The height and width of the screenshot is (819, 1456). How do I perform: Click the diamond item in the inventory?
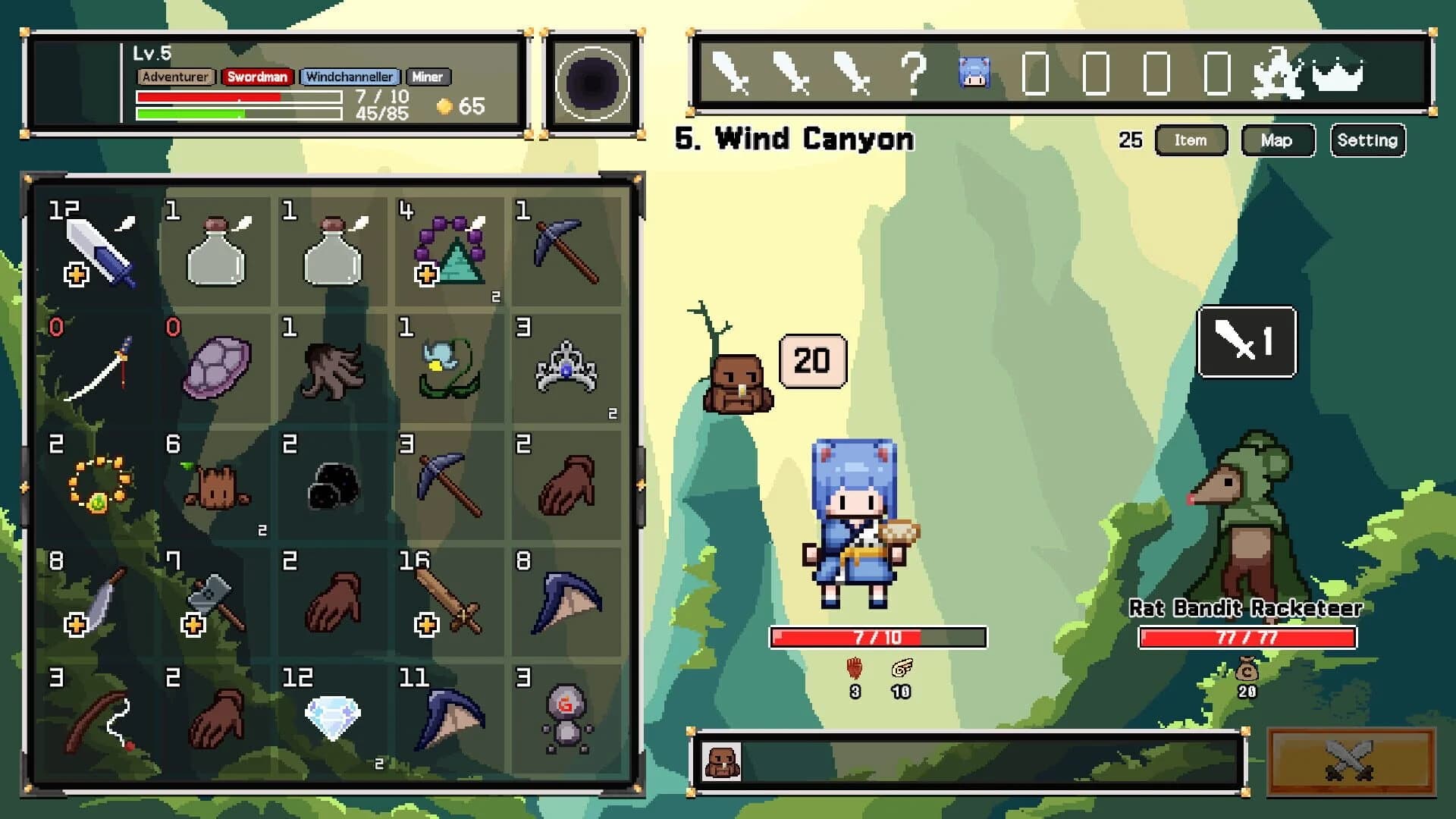(332, 717)
